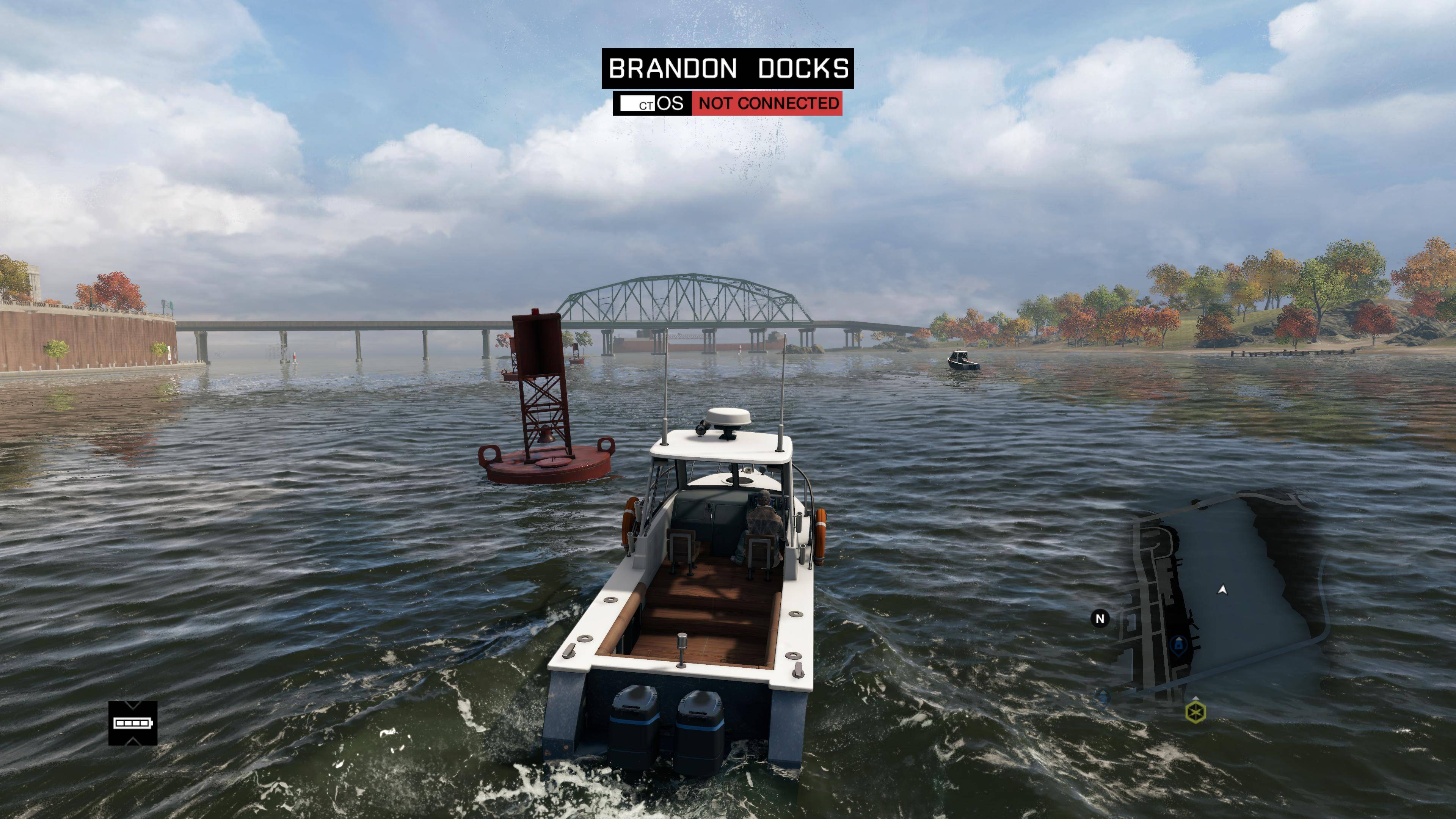The image size is (1456, 819).
Task: Click the minimap water region to set a waypoint
Action: pos(1260,667)
